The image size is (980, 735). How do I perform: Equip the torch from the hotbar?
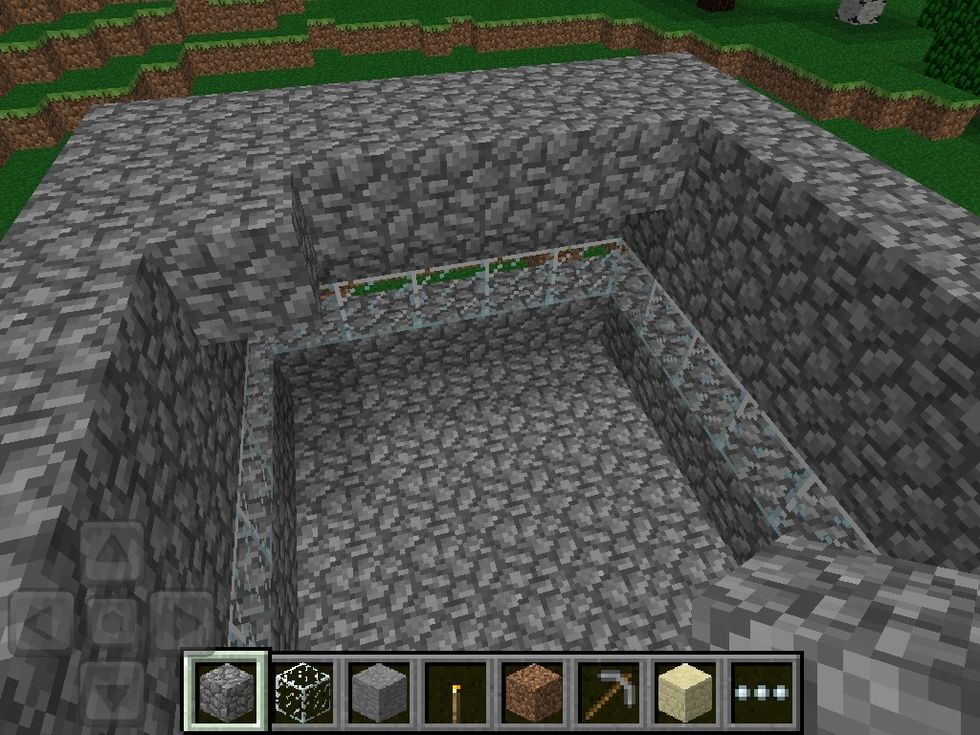pyautogui.click(x=454, y=690)
